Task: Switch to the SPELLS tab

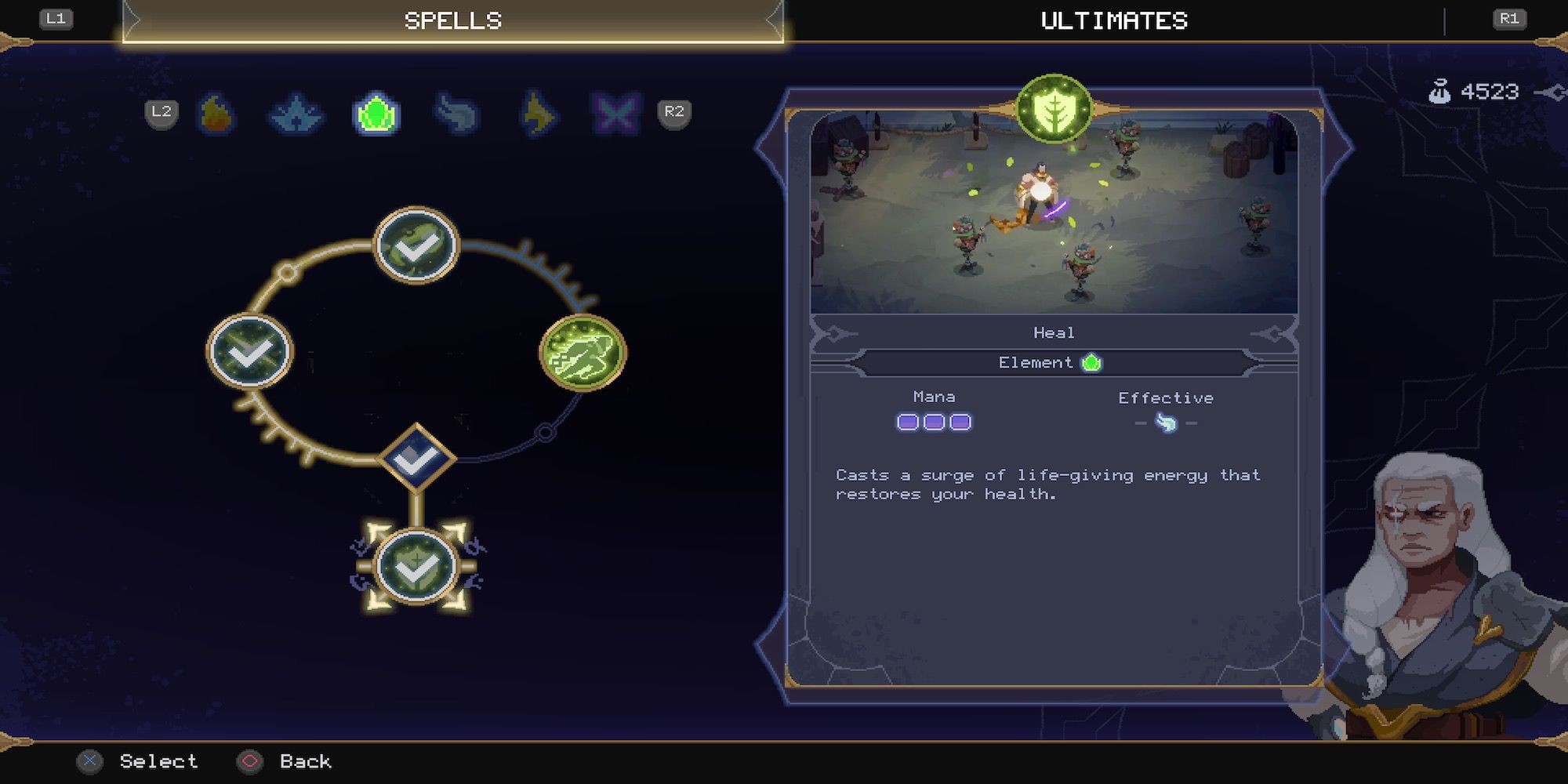Action: point(453,20)
